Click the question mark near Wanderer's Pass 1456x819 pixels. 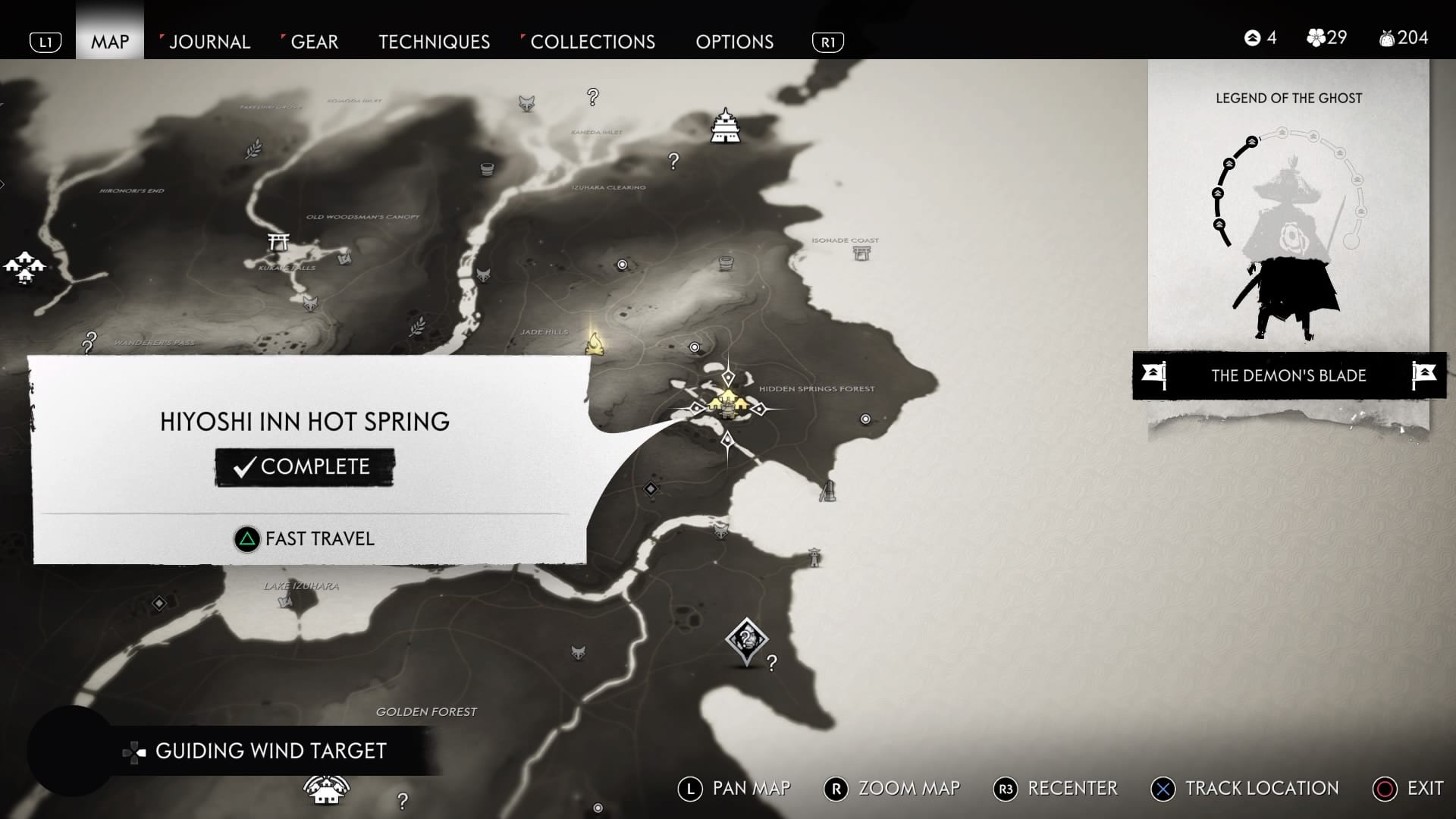point(89,342)
